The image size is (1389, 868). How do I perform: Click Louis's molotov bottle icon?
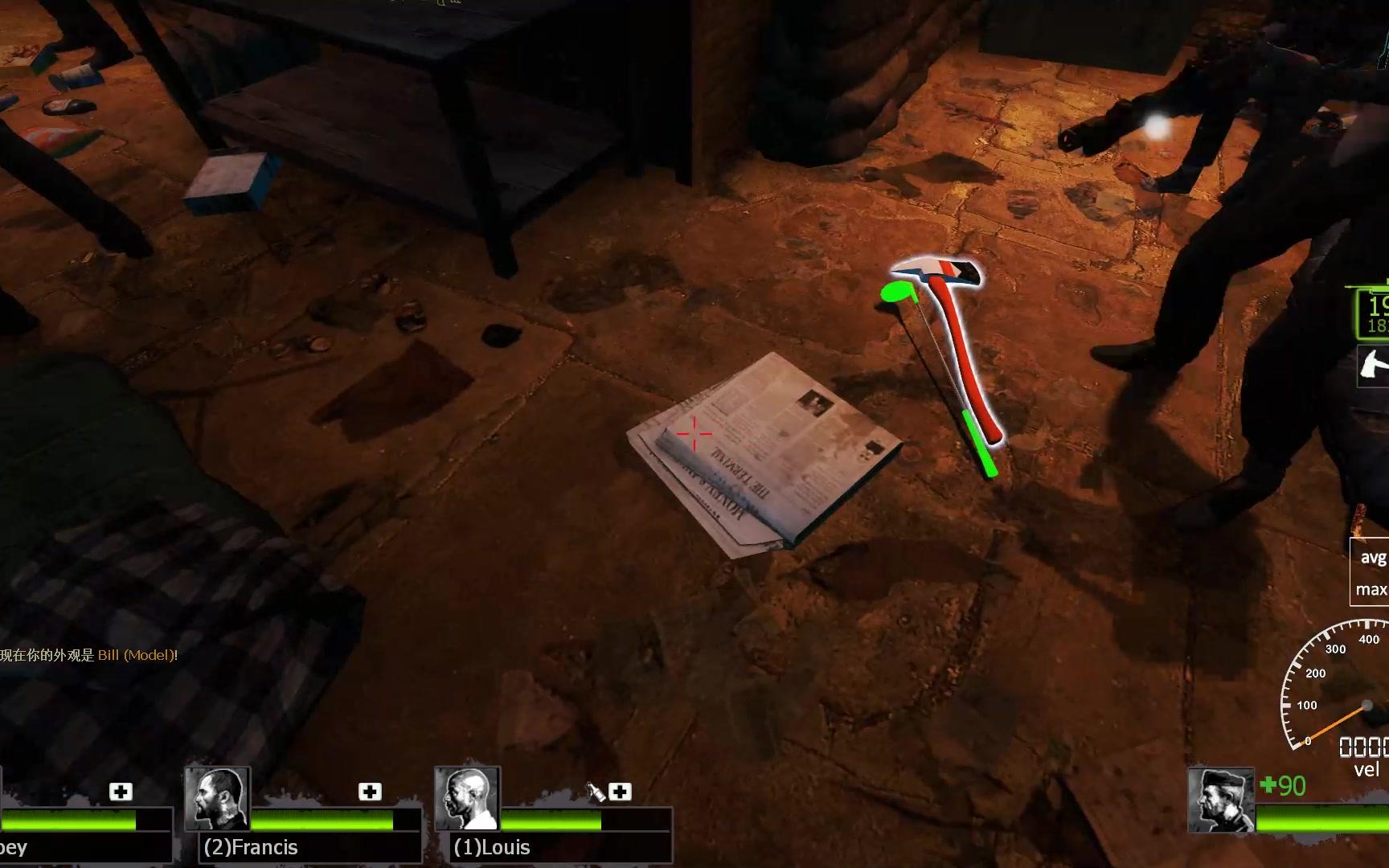tap(596, 792)
